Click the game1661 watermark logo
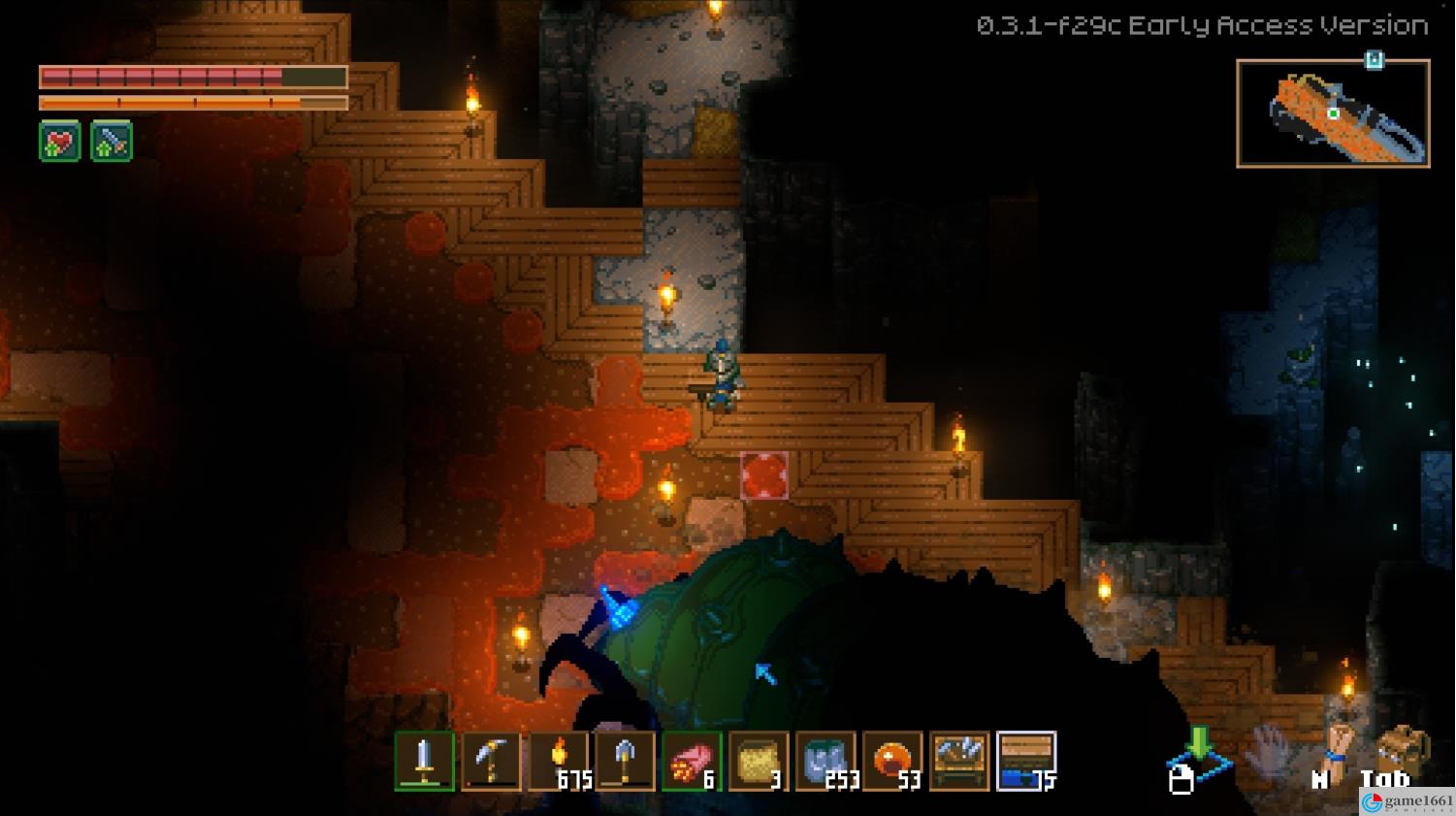The height and width of the screenshot is (816, 1456). 1407,802
